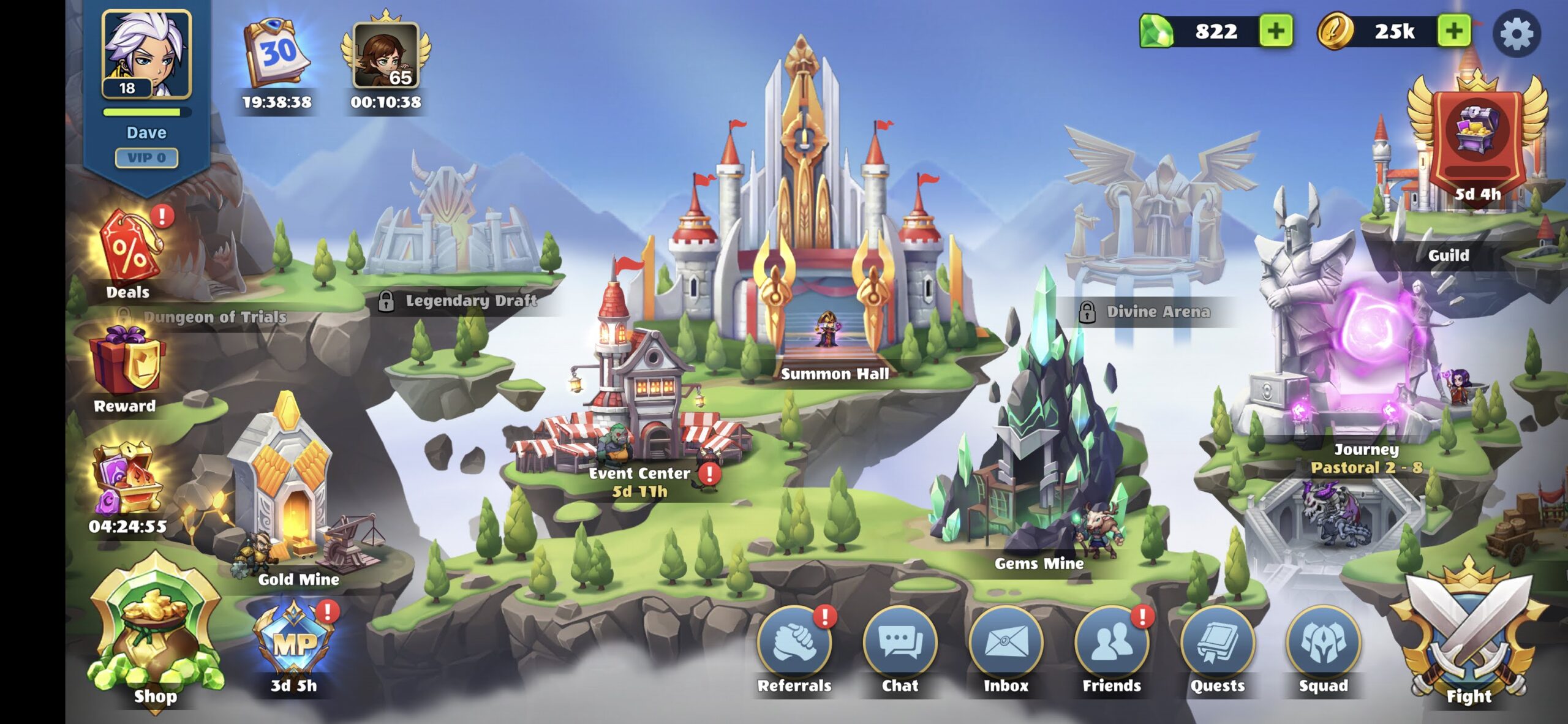The image size is (1568, 724).
Task: Open the Friends list
Action: [x=1113, y=645]
